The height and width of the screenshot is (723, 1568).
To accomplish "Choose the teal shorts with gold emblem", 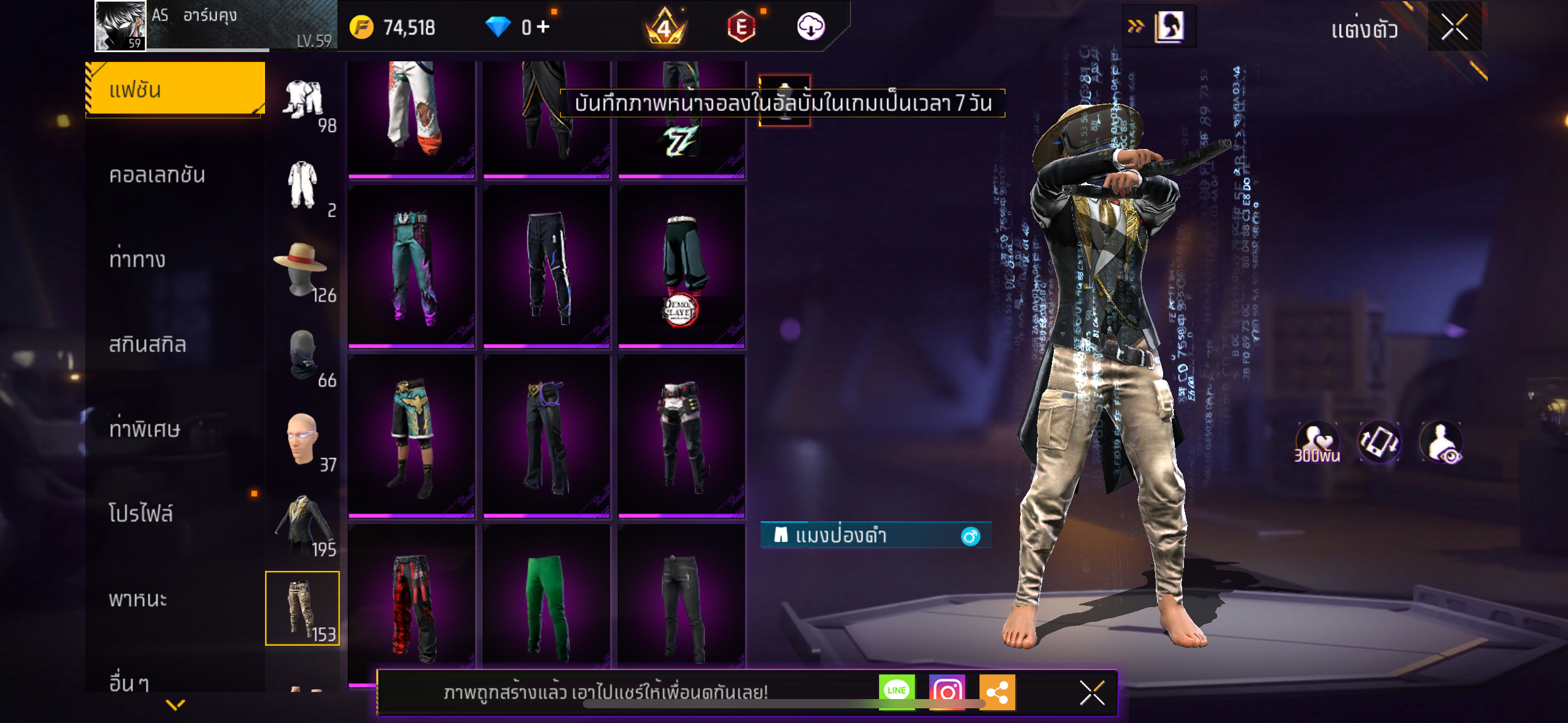I will click(412, 434).
